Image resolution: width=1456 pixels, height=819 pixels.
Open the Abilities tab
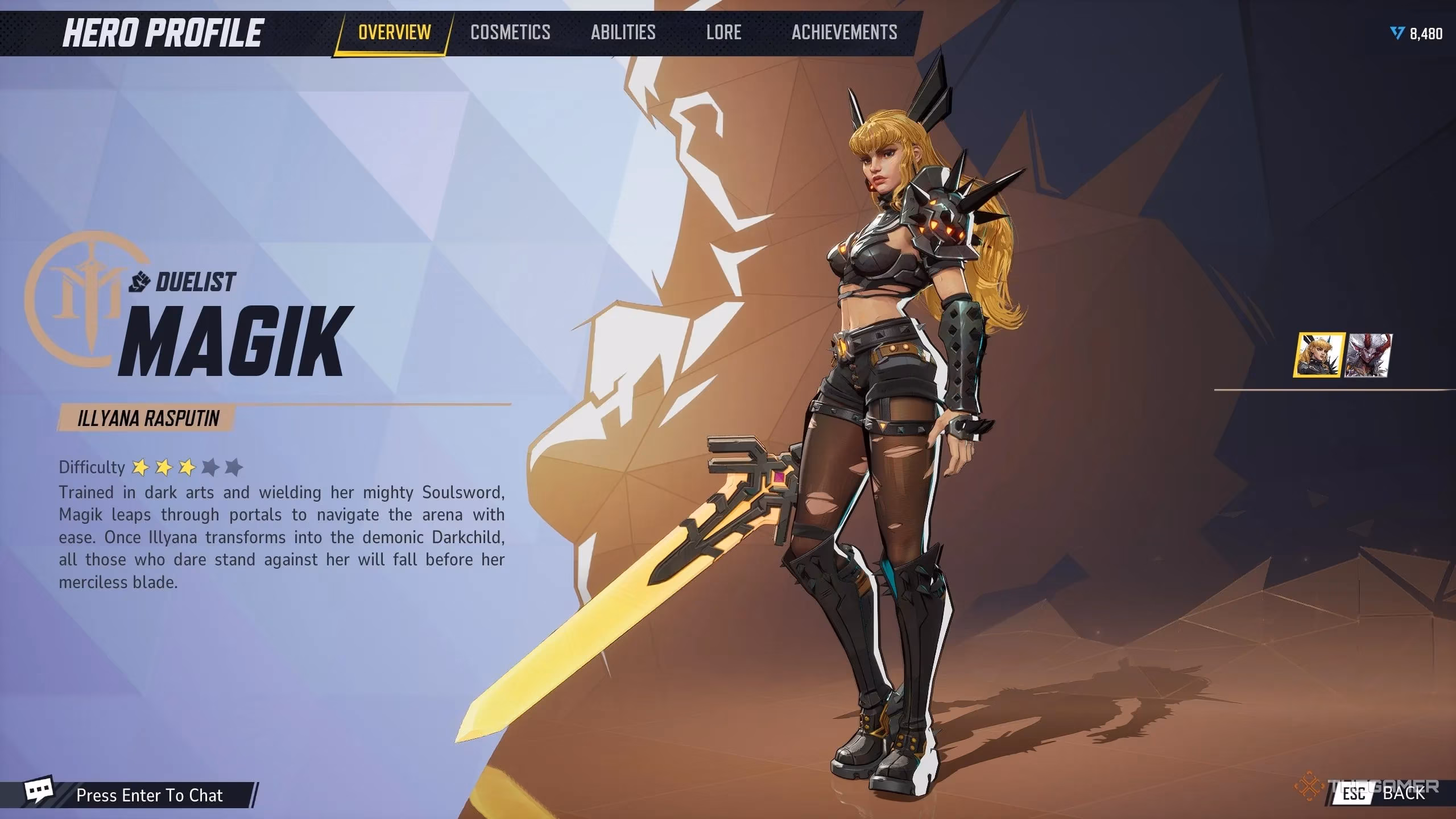tap(623, 32)
